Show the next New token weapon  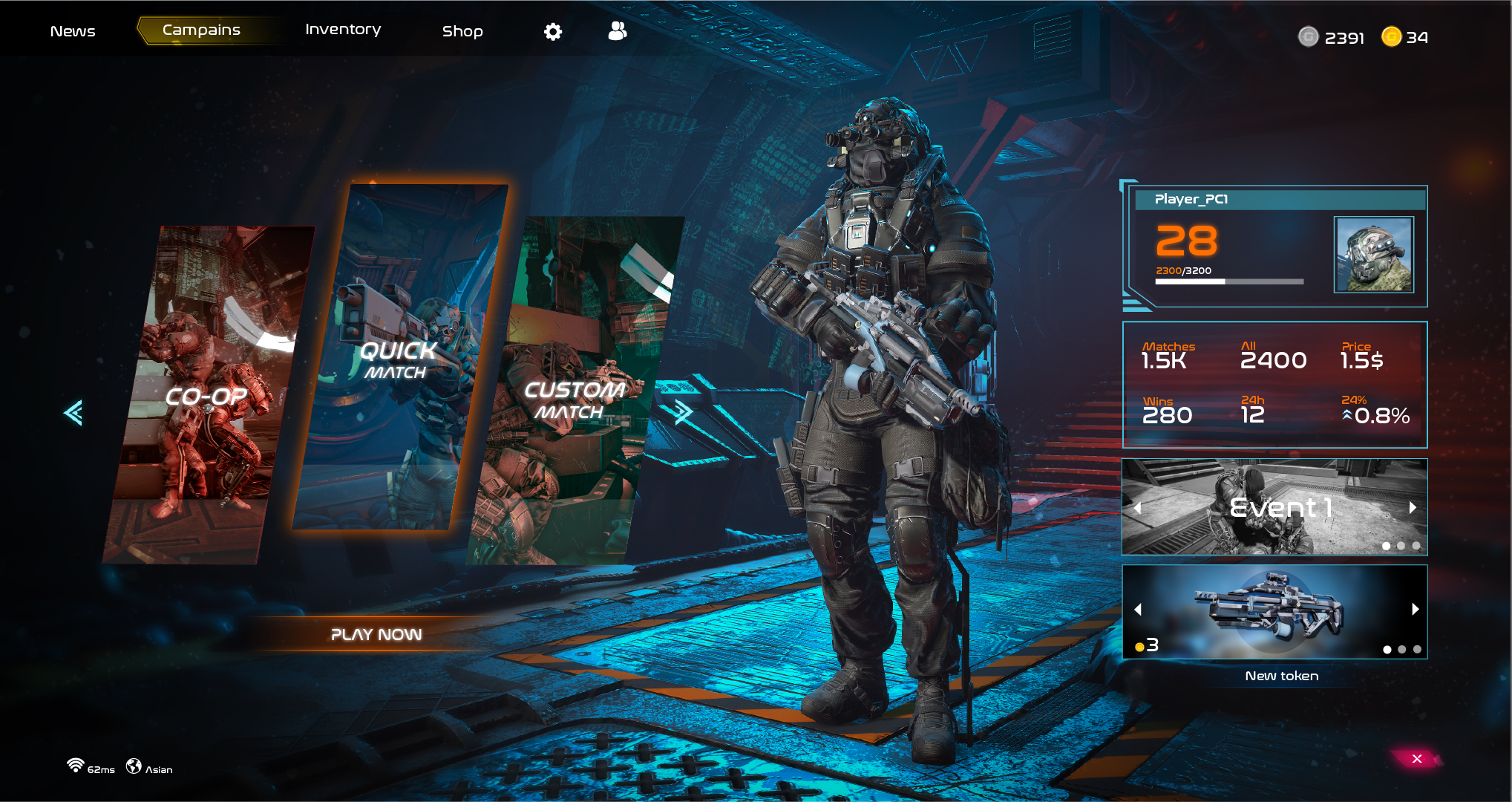(x=1415, y=609)
